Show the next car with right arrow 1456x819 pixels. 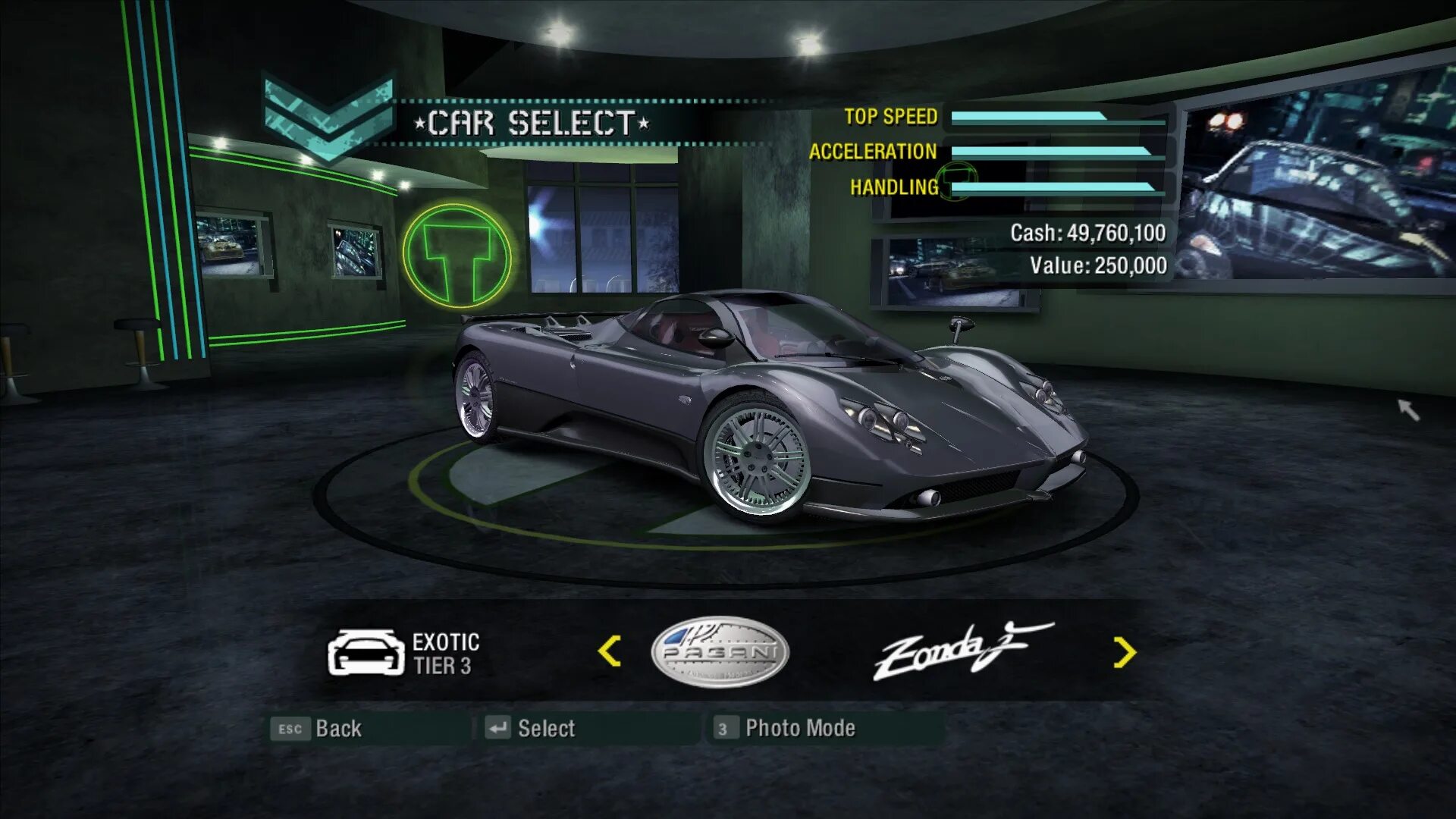tap(1124, 652)
